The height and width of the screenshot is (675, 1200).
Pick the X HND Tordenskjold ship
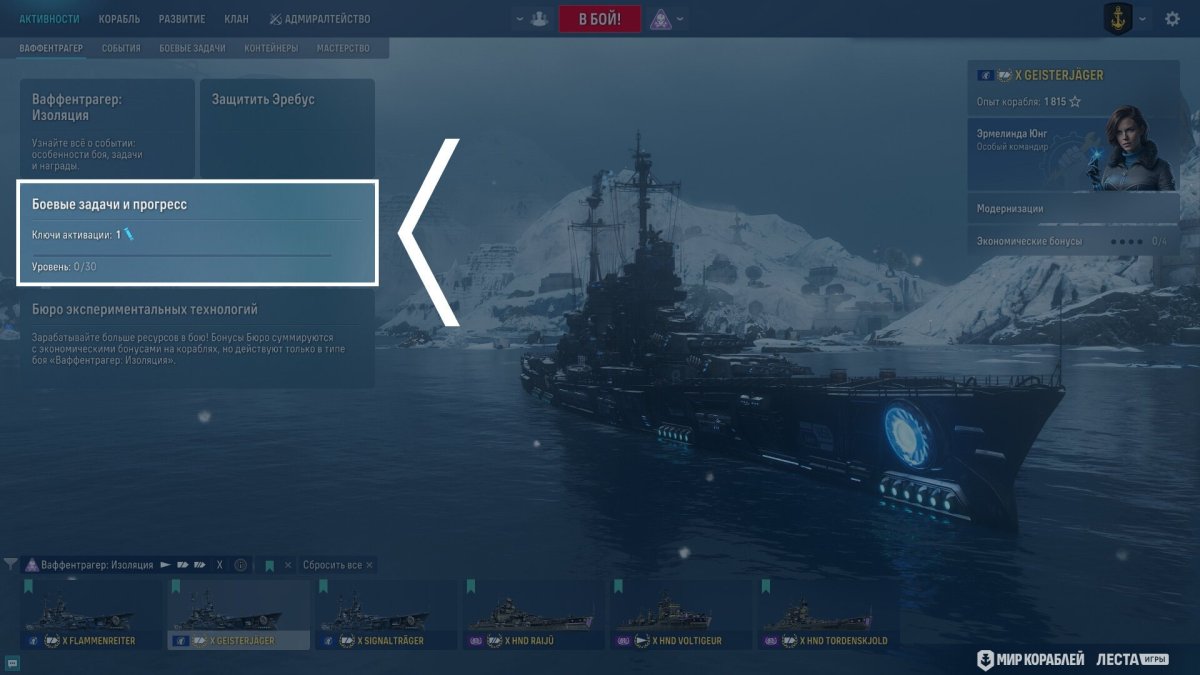point(828,614)
